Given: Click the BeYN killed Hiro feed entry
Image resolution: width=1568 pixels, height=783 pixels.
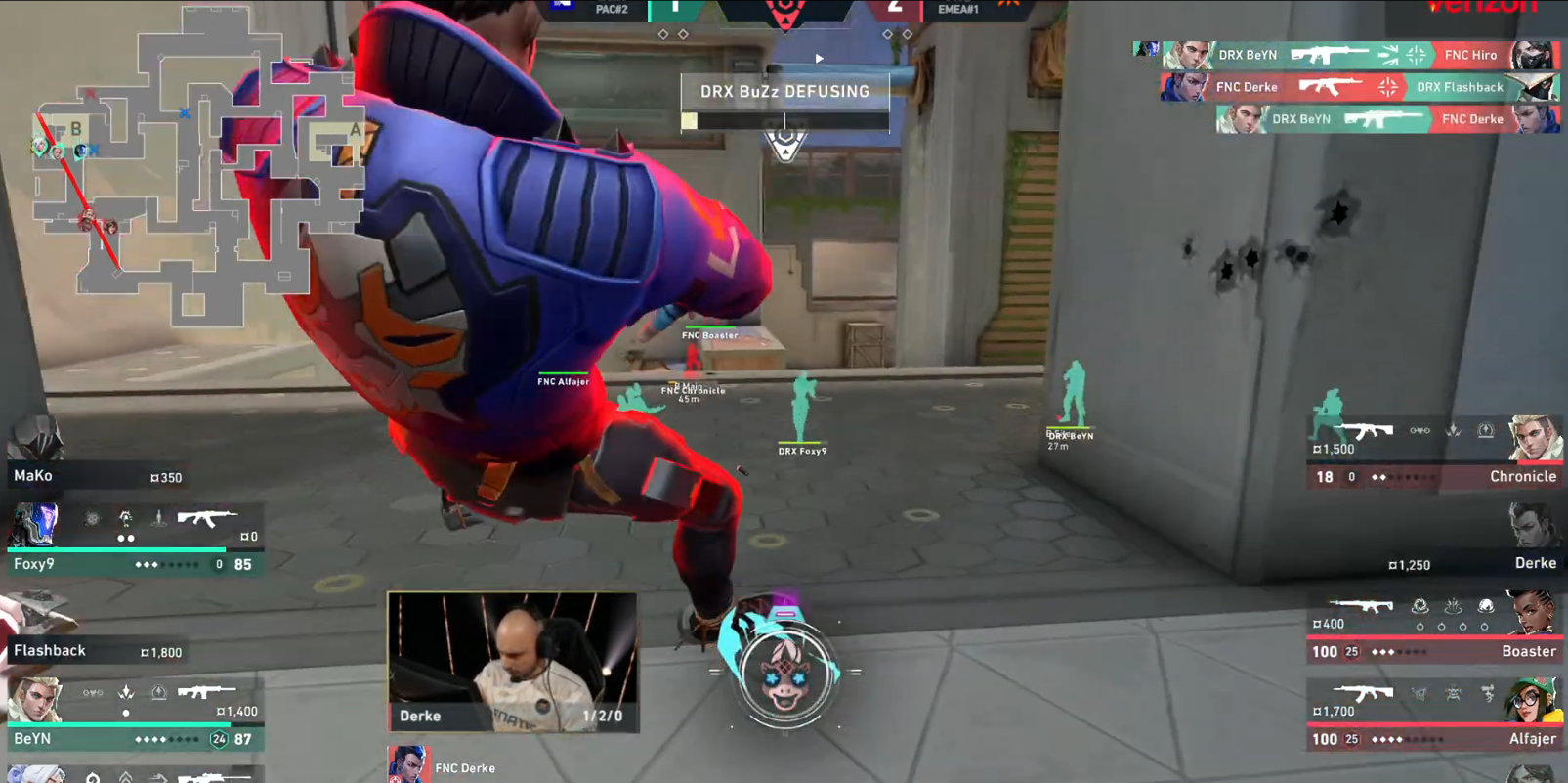Looking at the screenshot, I should coord(1360,56).
